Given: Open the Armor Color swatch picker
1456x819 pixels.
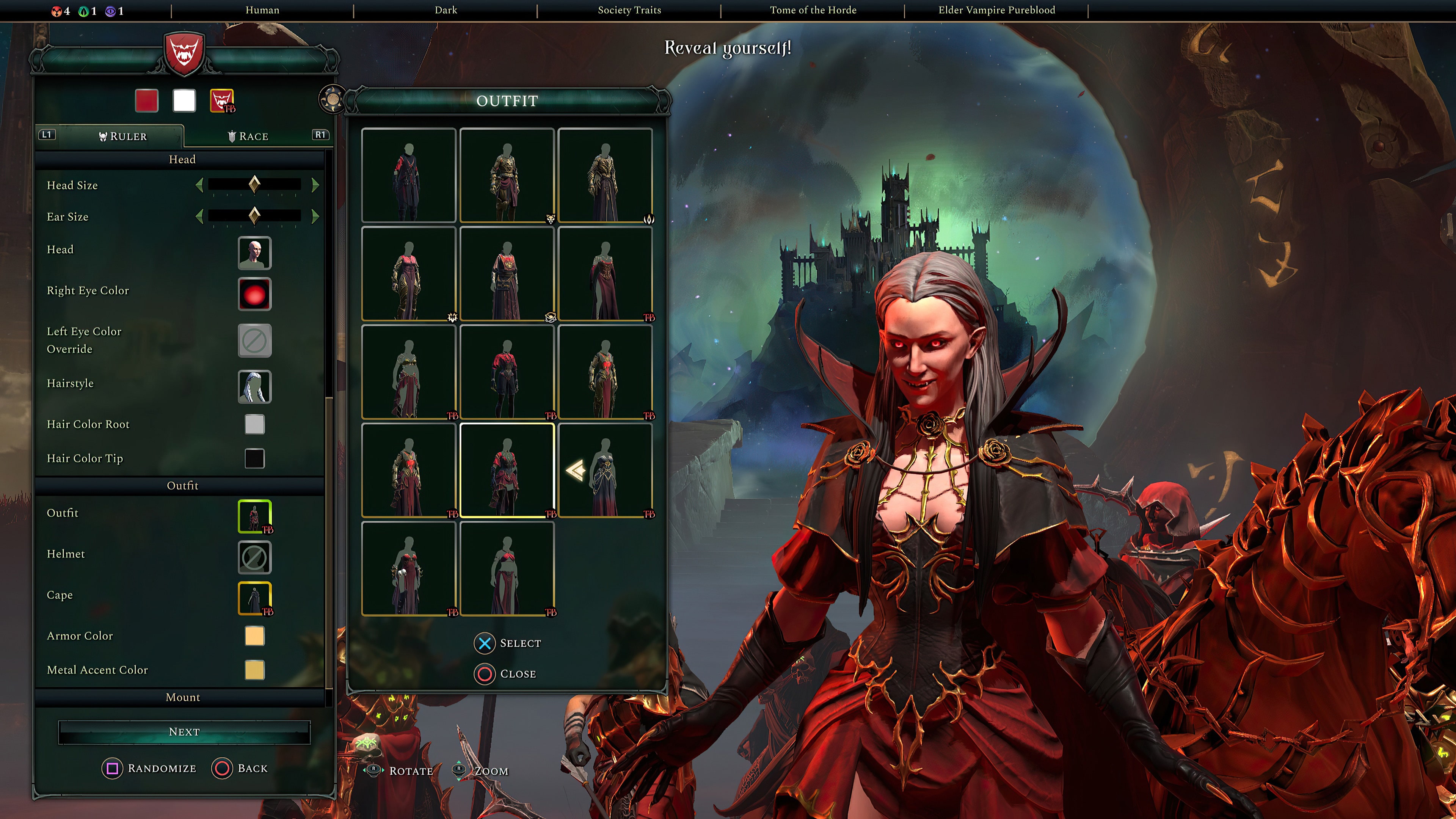Looking at the screenshot, I should click(254, 636).
